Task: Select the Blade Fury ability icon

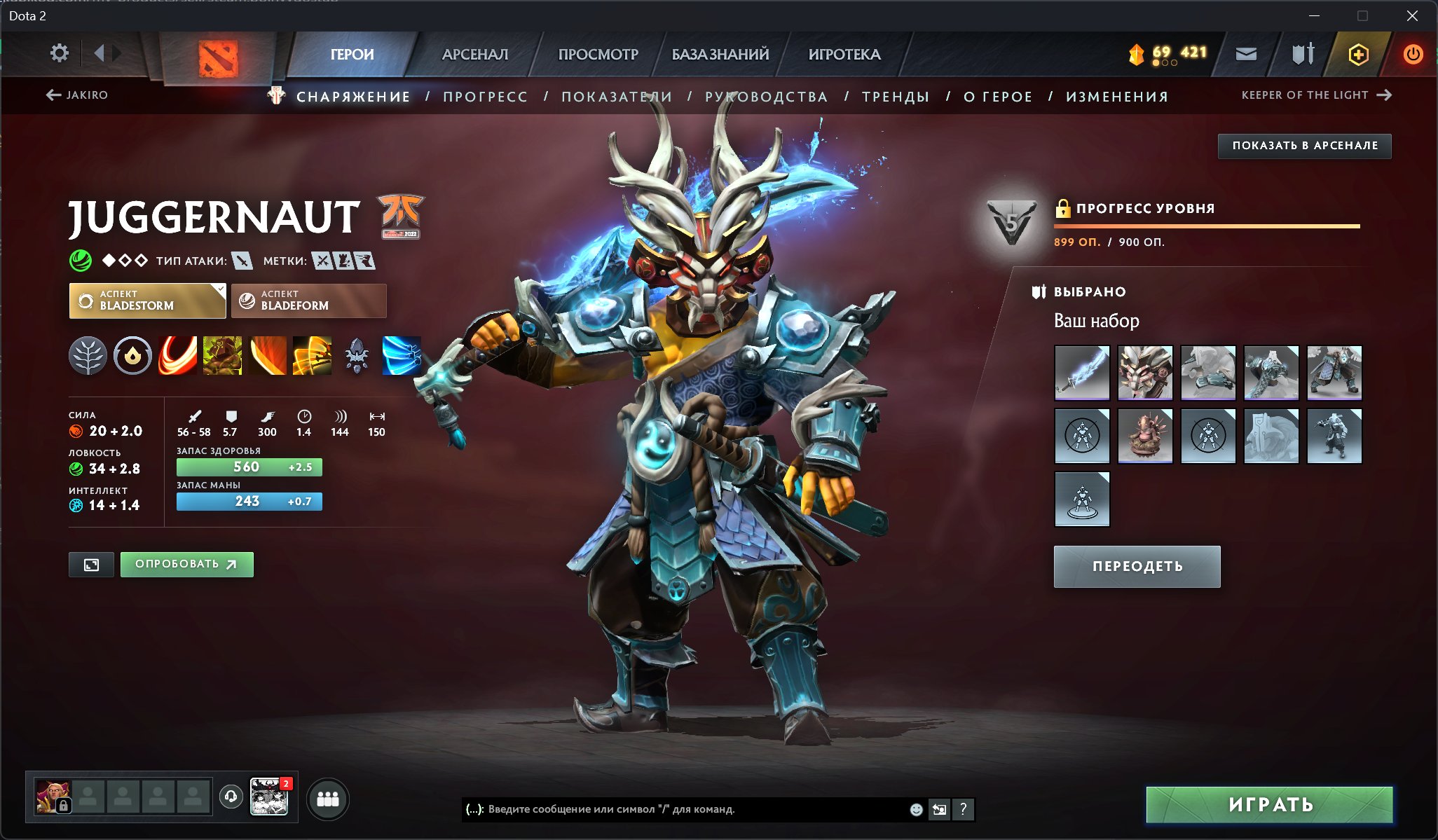Action: 178,355
